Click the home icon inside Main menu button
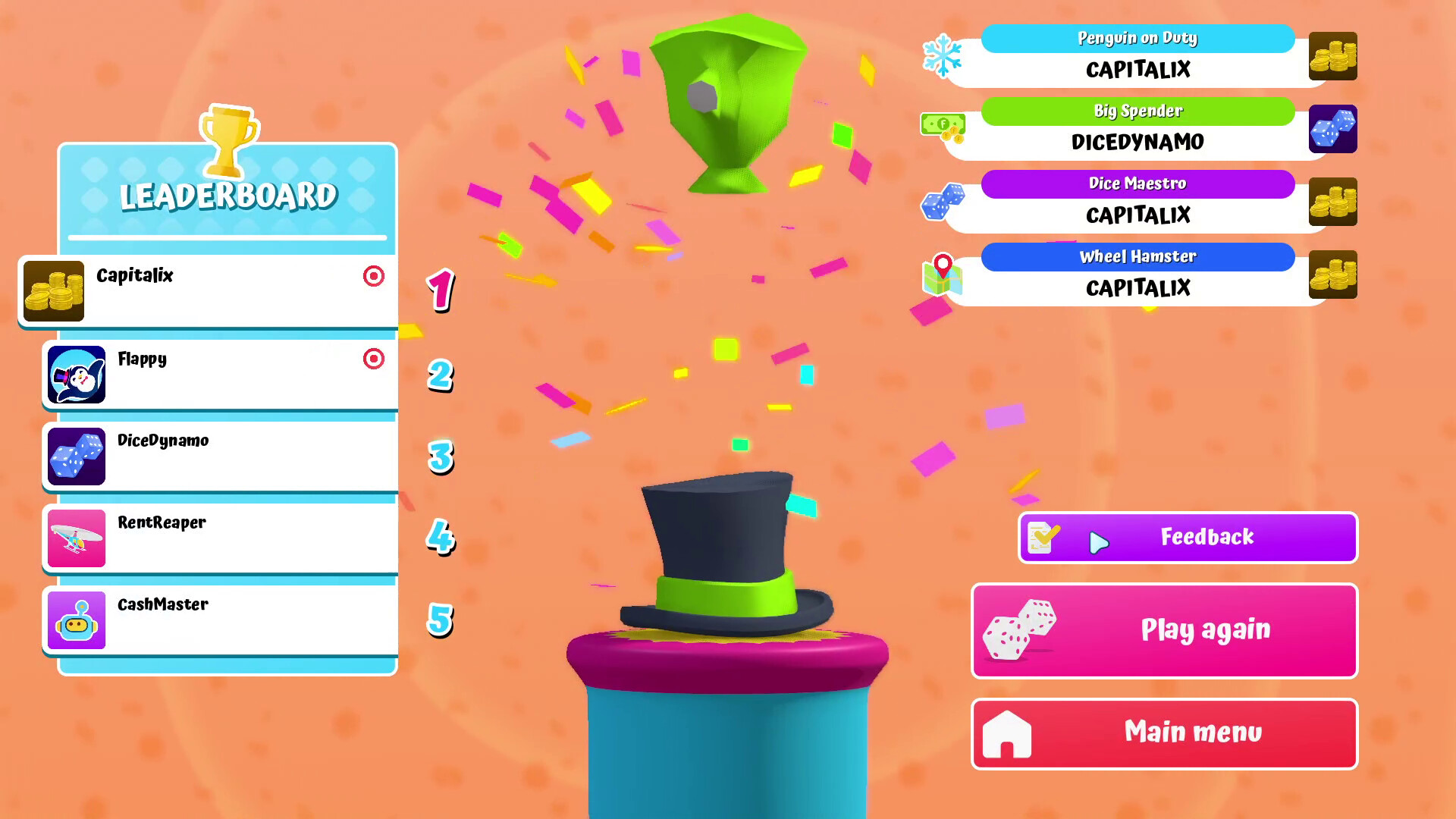The height and width of the screenshot is (819, 1456). point(1007,733)
